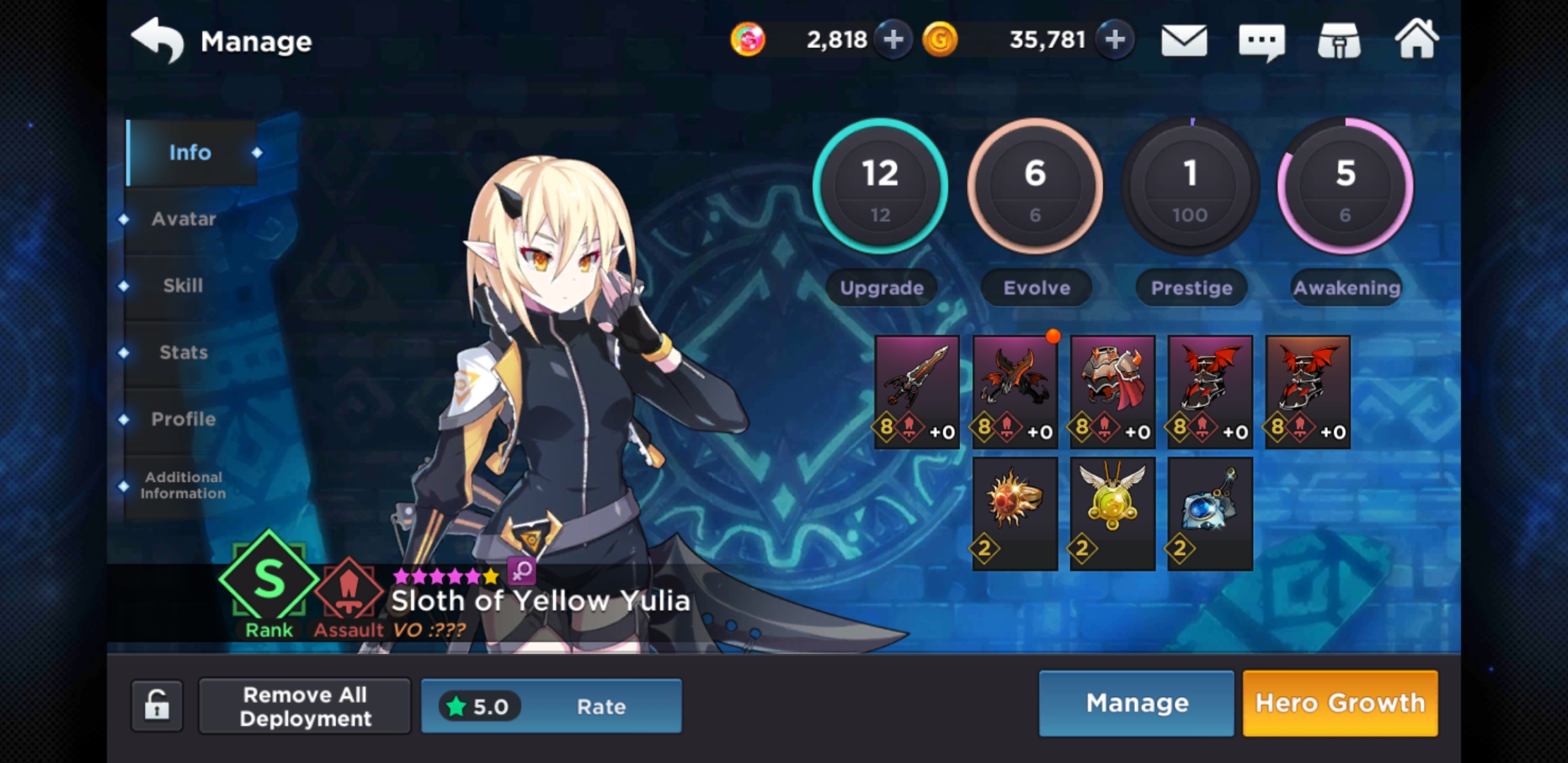Open the inventory bag icon

(x=1339, y=40)
